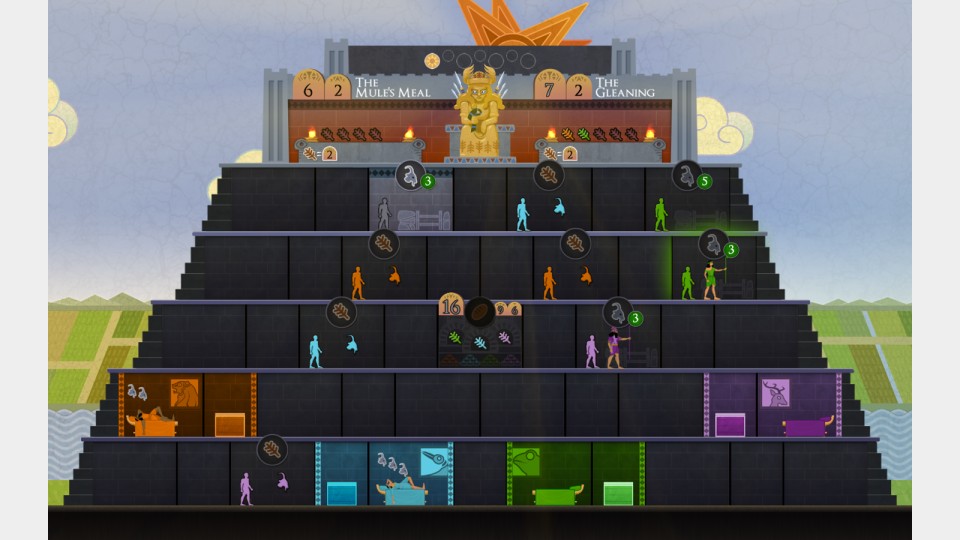Select The Gleaning offering card

pyautogui.click(x=624, y=87)
